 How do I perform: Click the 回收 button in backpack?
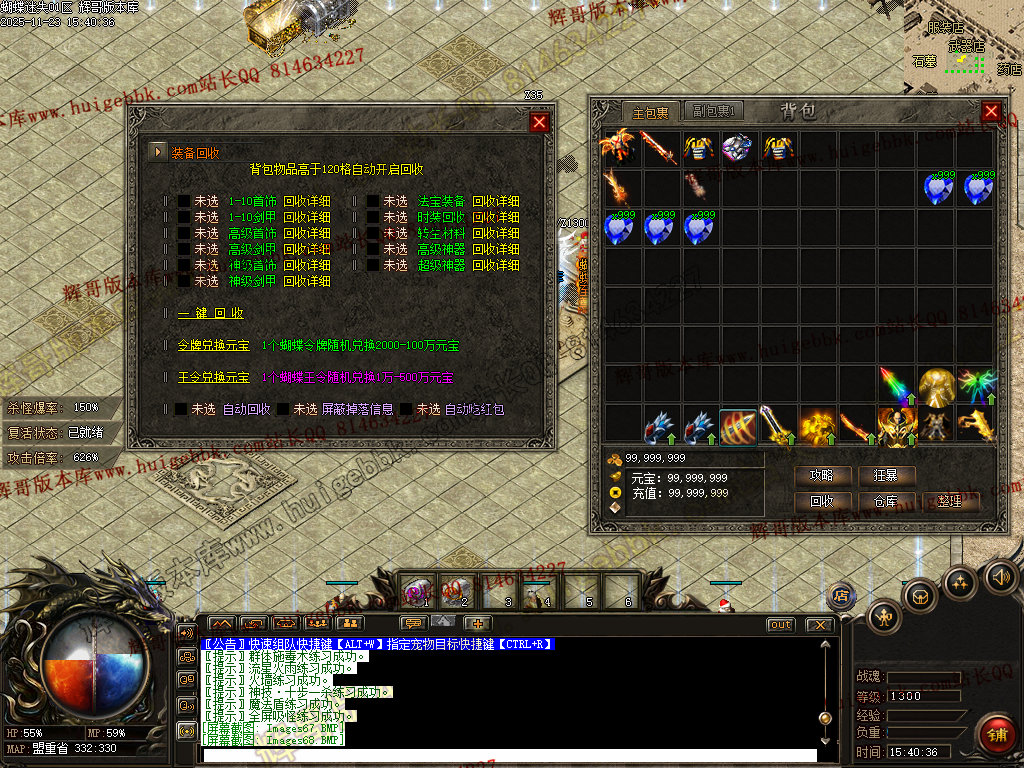point(822,501)
